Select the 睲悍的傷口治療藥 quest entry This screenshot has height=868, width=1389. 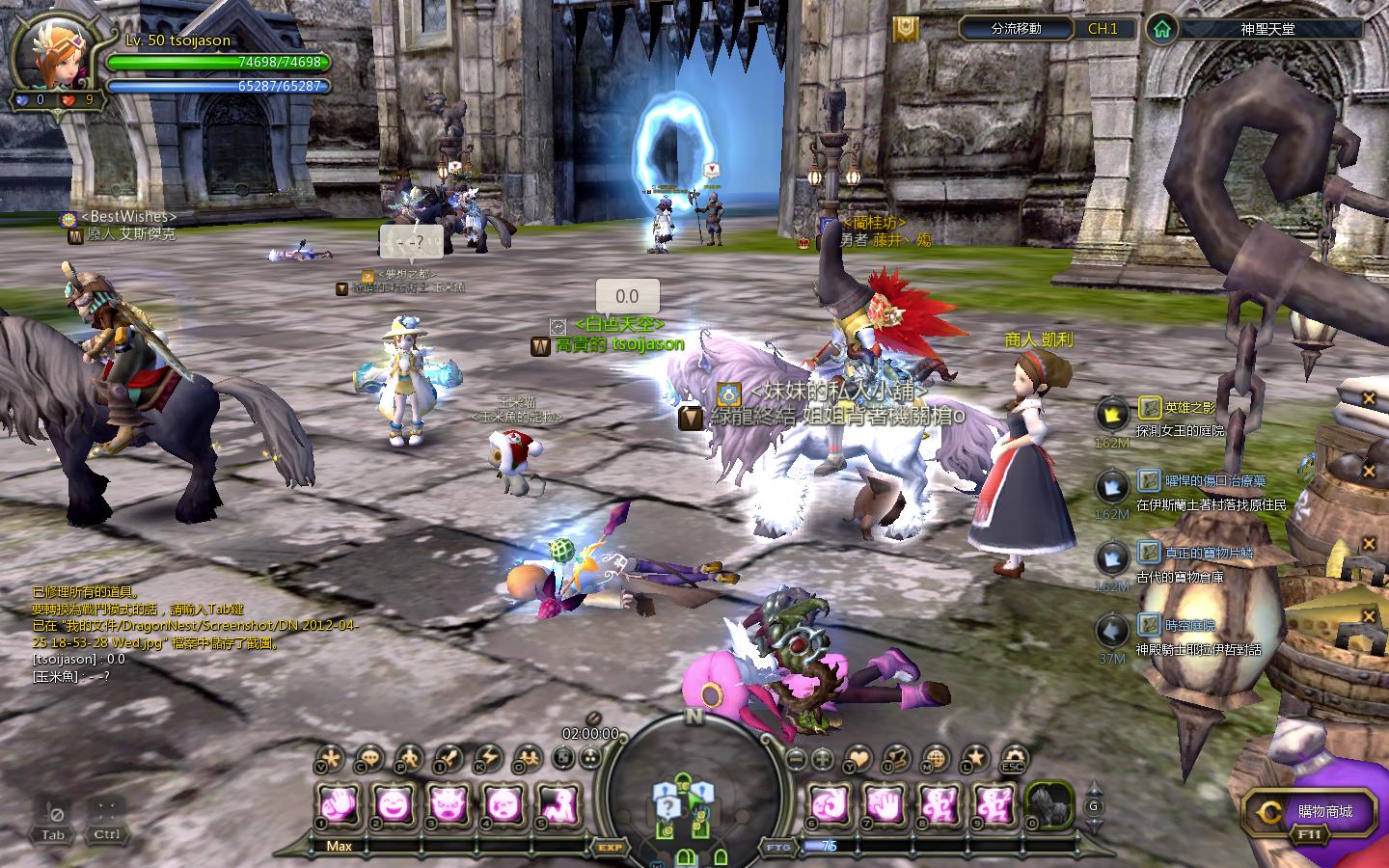1213,480
